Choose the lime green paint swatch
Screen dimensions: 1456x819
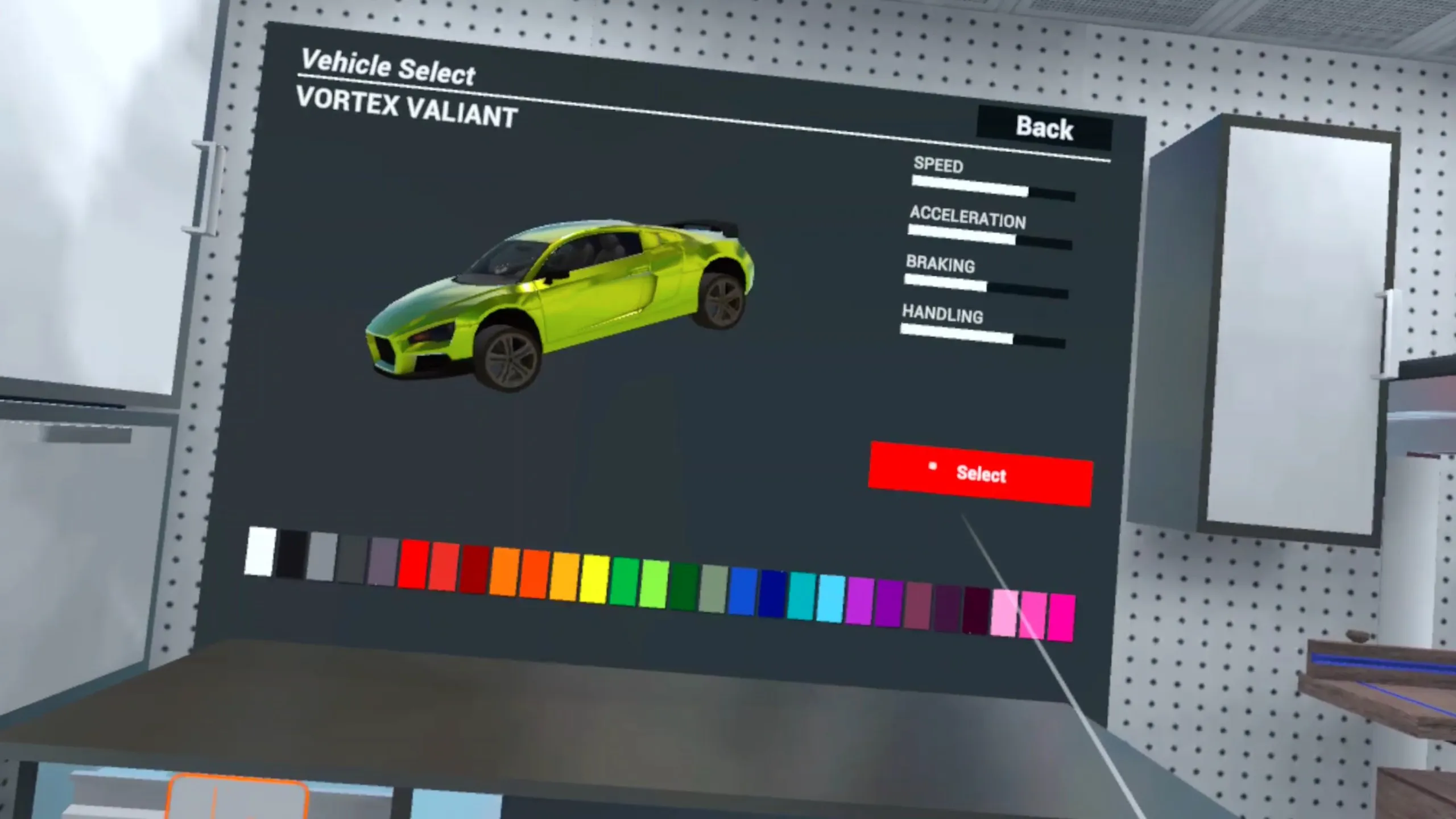(x=654, y=584)
